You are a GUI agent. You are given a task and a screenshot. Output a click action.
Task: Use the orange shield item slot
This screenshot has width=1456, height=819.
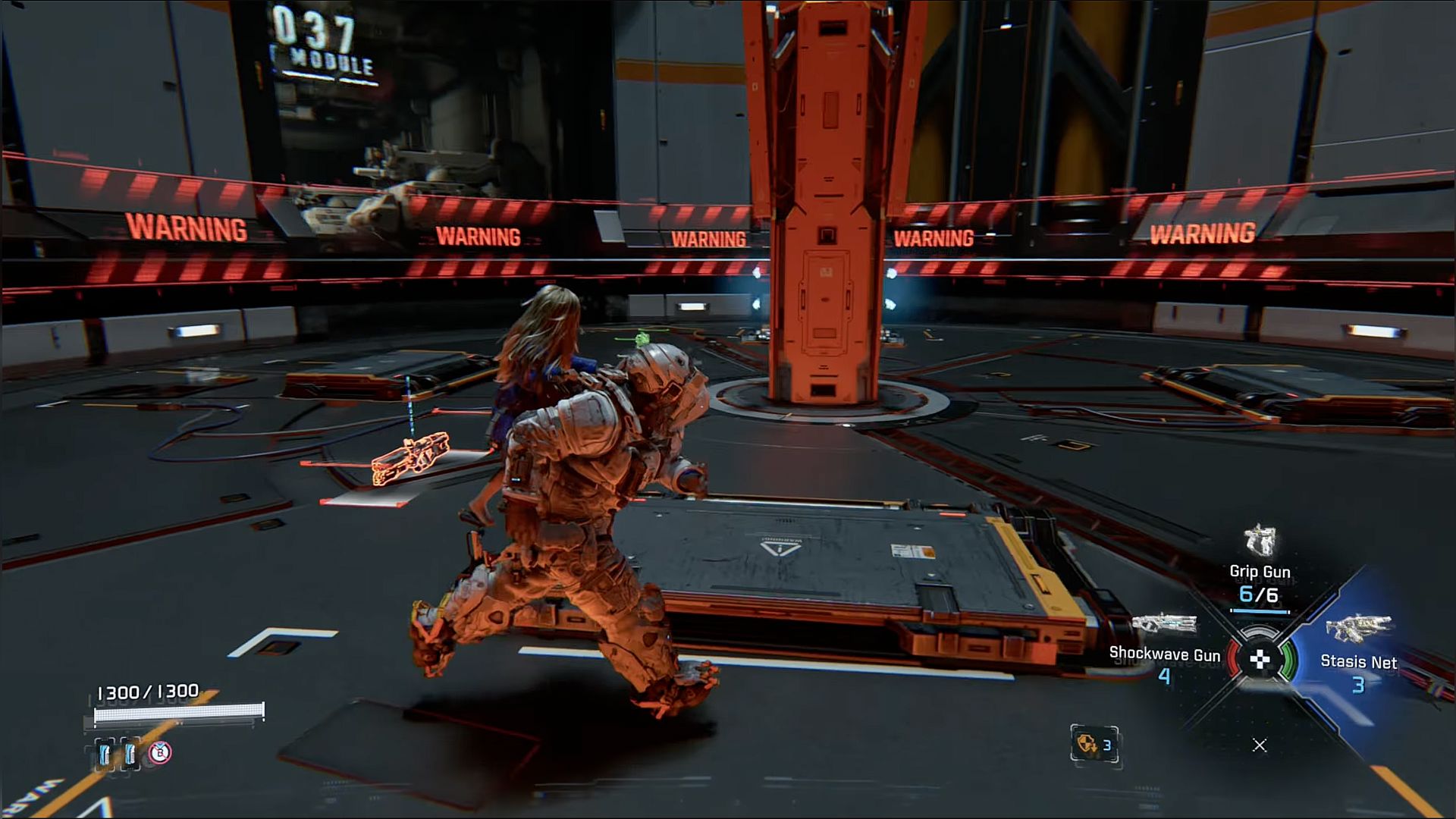[x=1094, y=745]
